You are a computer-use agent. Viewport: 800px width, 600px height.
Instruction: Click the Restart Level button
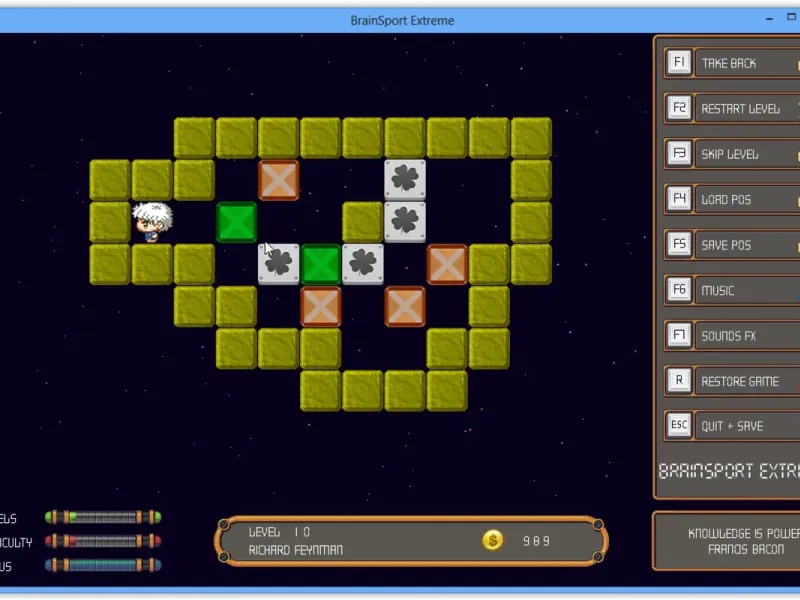pyautogui.click(x=740, y=109)
